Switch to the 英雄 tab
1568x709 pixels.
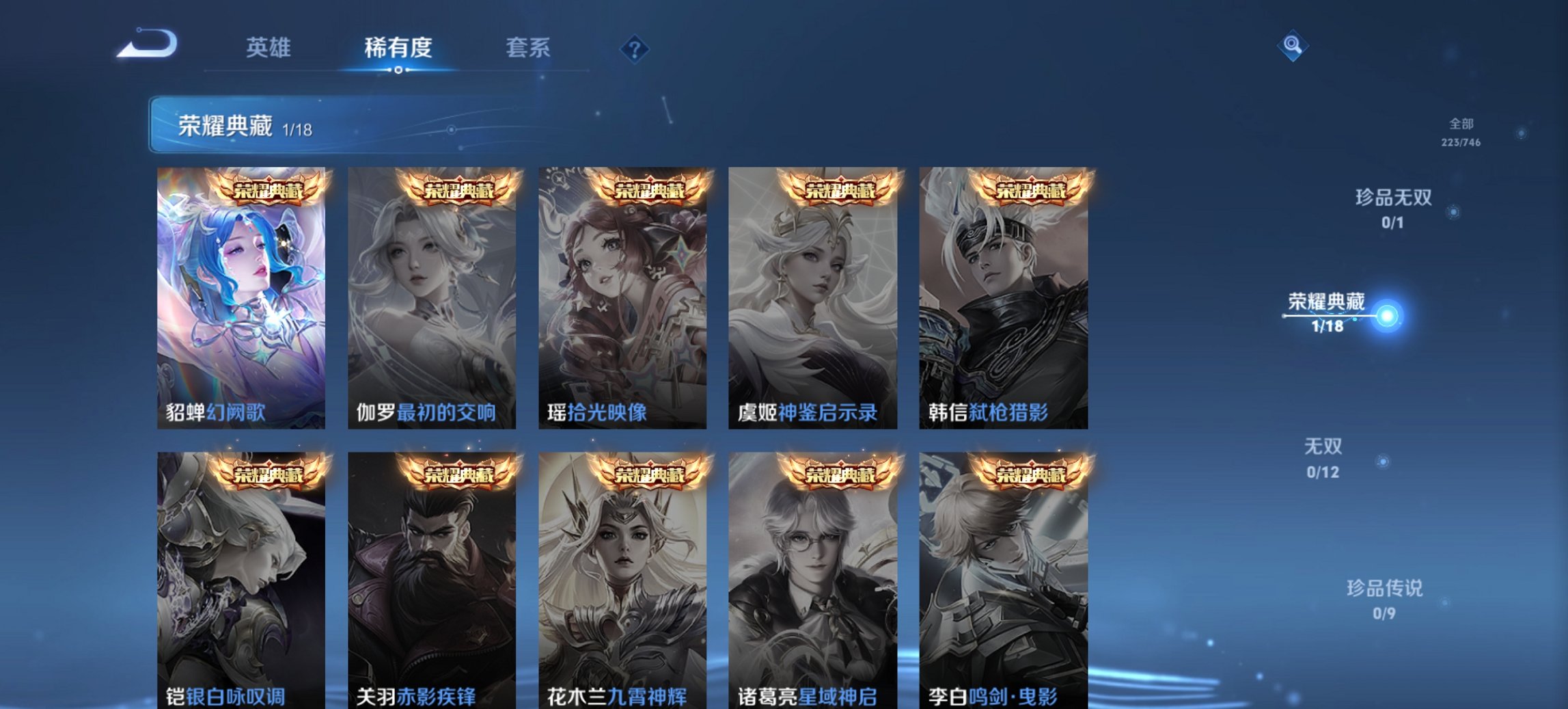(x=270, y=48)
